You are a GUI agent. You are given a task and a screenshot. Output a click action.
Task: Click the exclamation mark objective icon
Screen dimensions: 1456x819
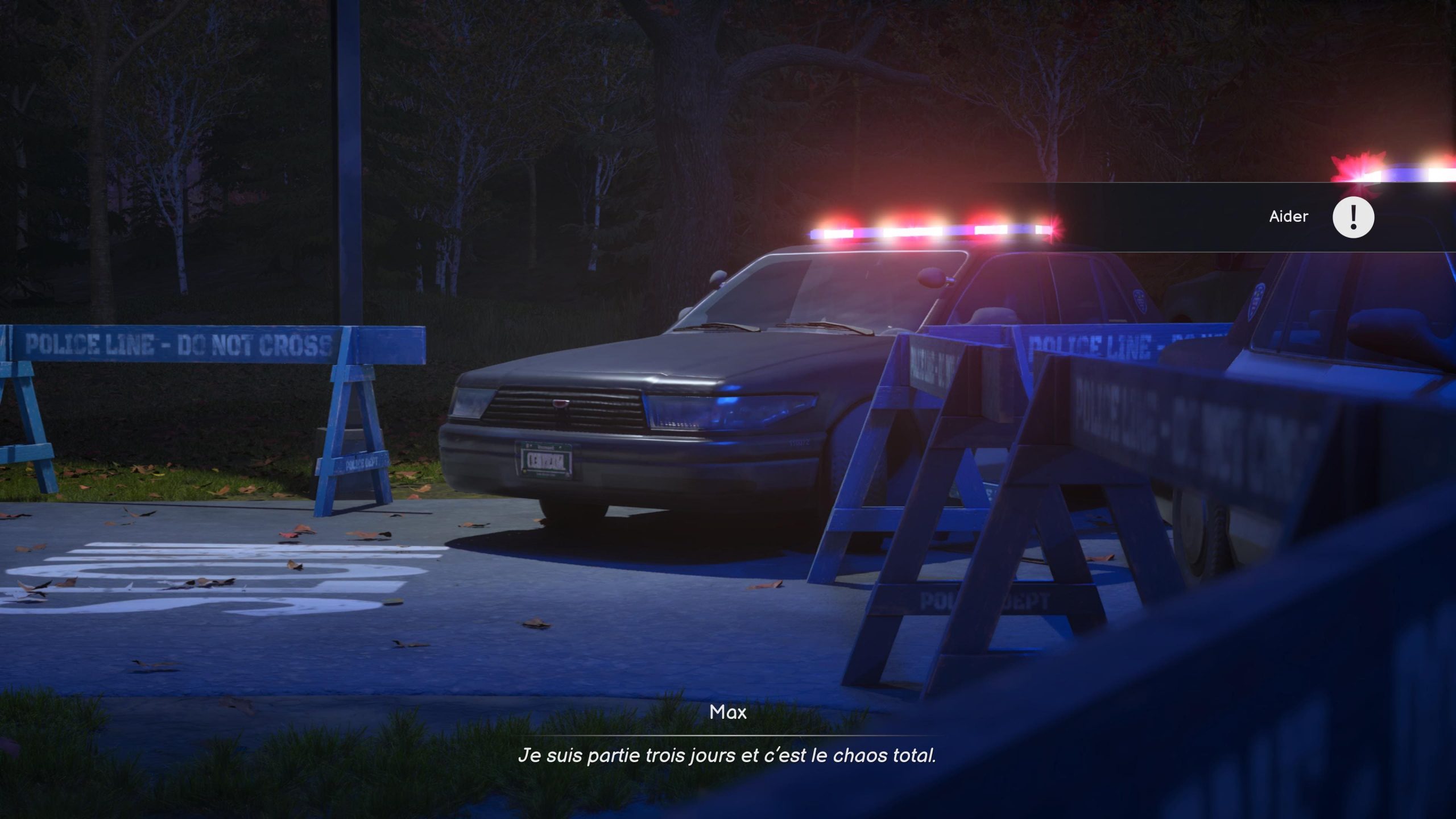1353,217
